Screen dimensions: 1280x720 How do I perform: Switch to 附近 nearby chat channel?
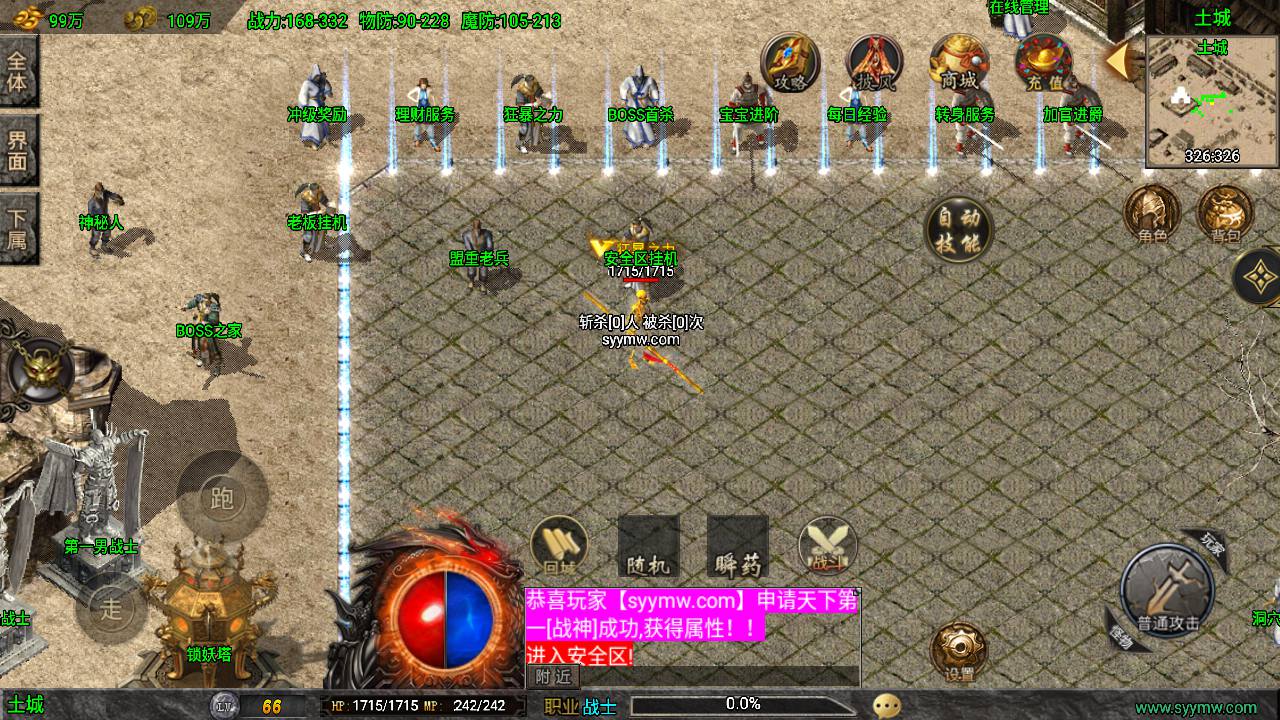point(553,677)
